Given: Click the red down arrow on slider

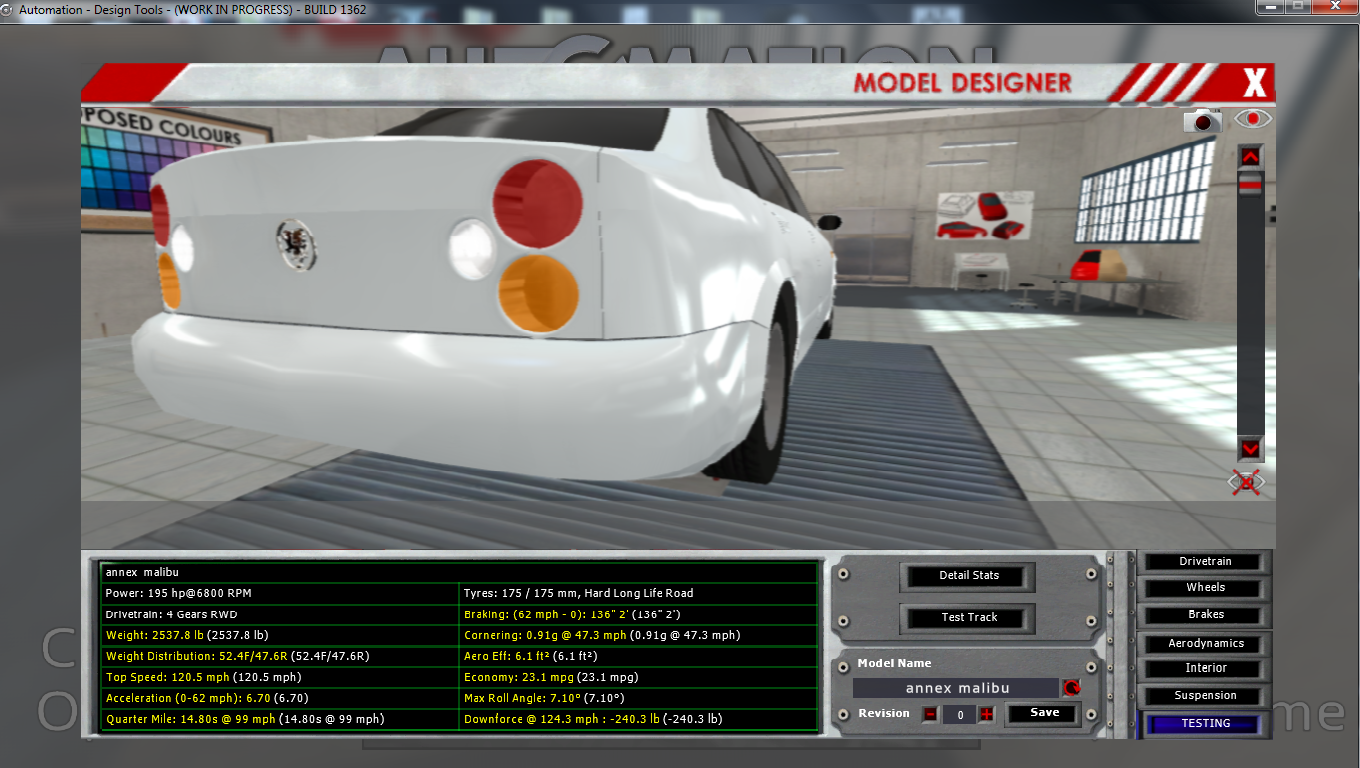Looking at the screenshot, I should (1250, 447).
